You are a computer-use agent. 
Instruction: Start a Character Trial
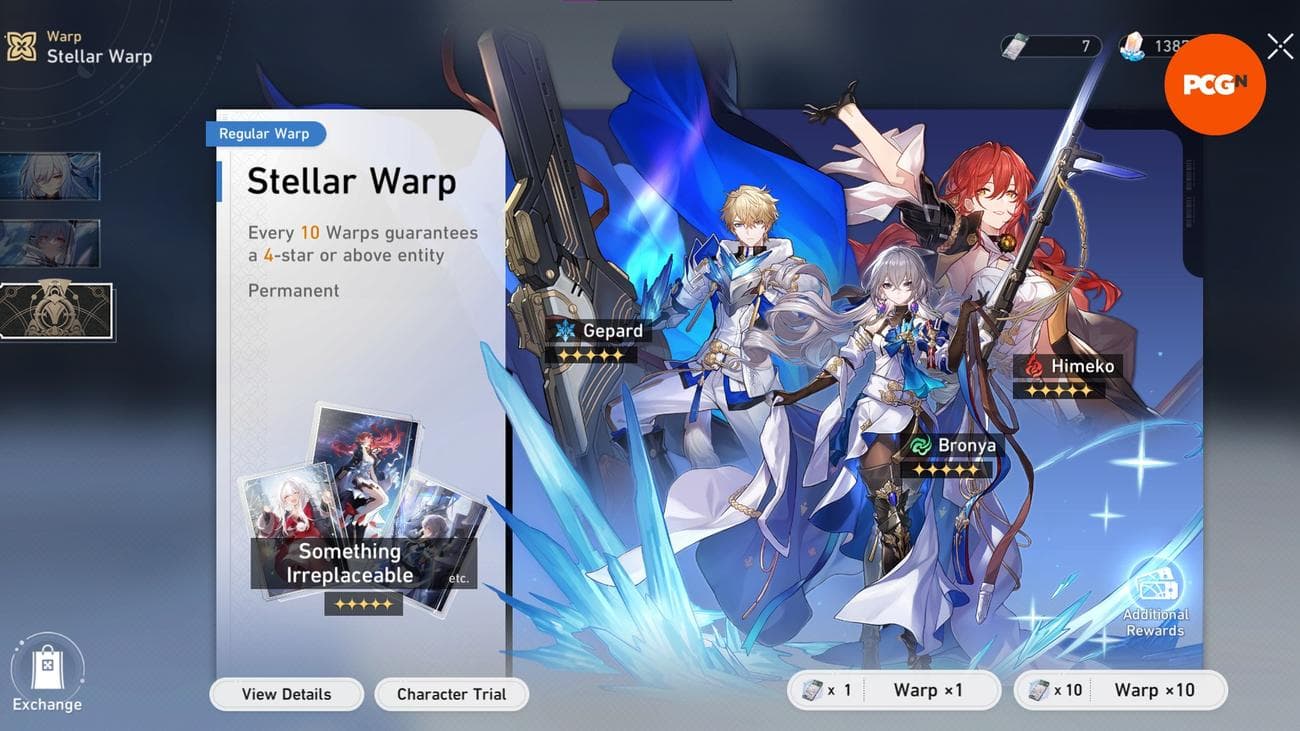click(x=451, y=694)
